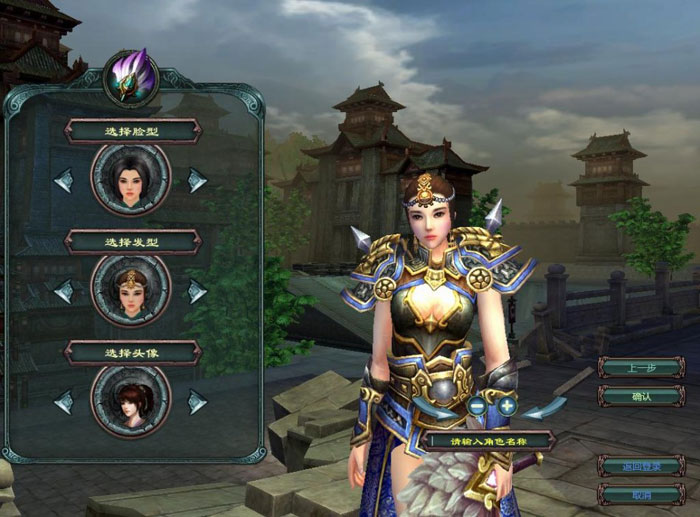Go to the previous avatar portrait
The image size is (700, 517).
(63, 402)
